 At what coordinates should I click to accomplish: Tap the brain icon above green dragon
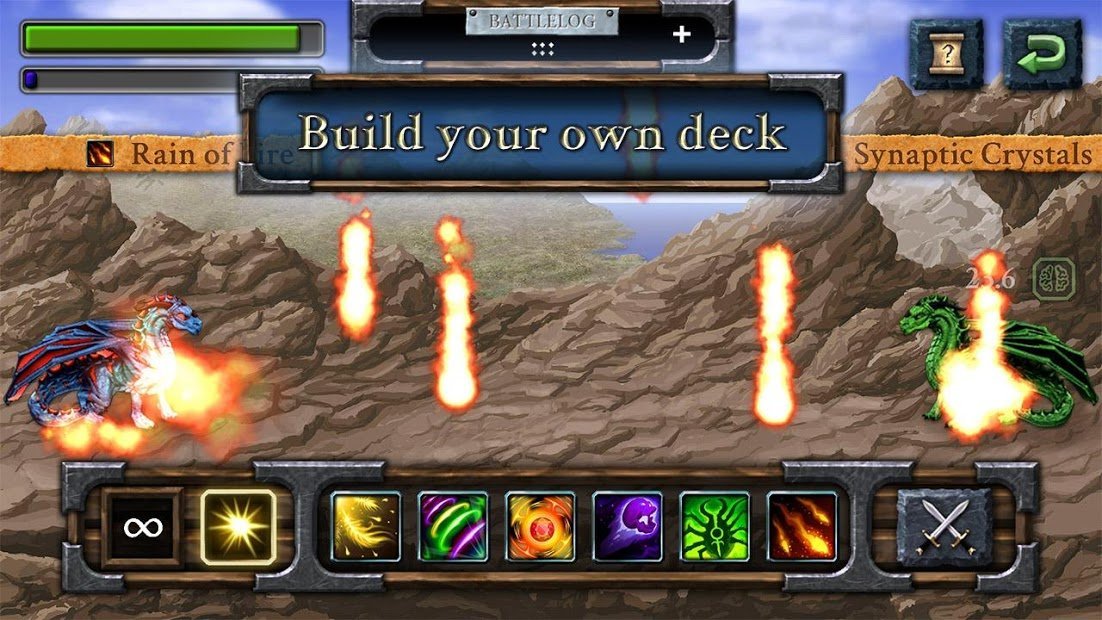point(1053,277)
